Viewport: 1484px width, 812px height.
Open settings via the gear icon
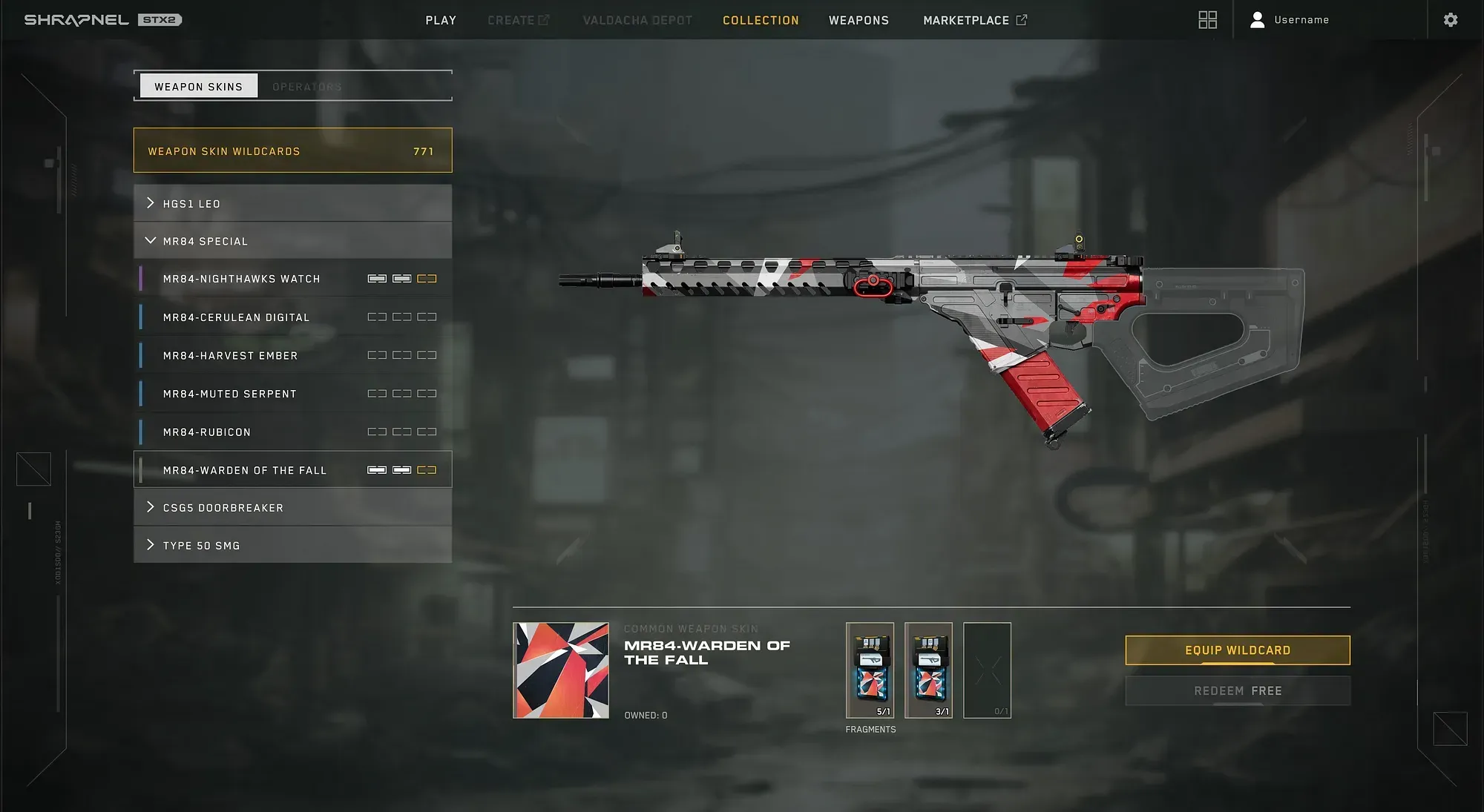click(1451, 19)
